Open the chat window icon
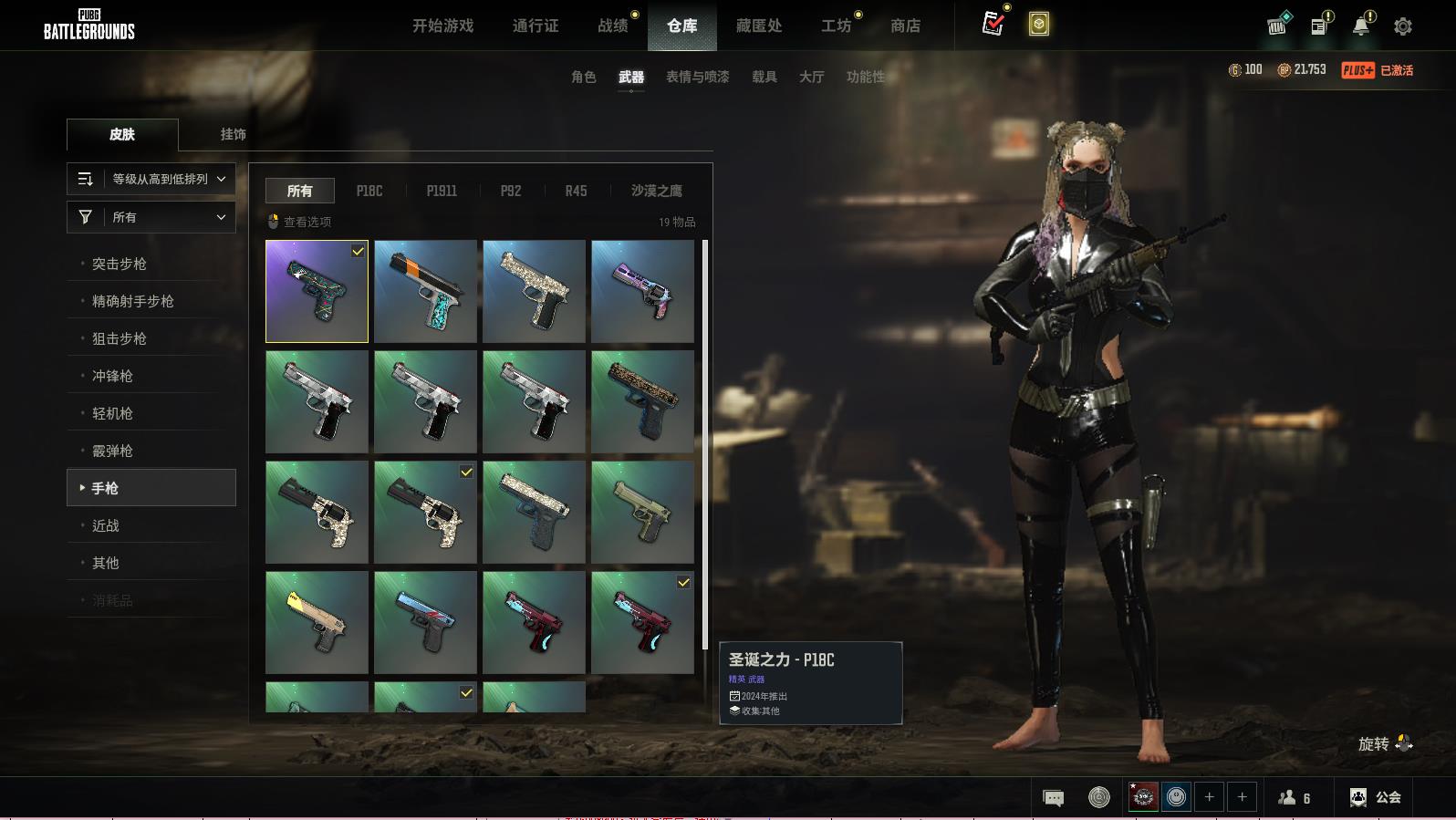The width and height of the screenshot is (1456, 820). 1053,798
